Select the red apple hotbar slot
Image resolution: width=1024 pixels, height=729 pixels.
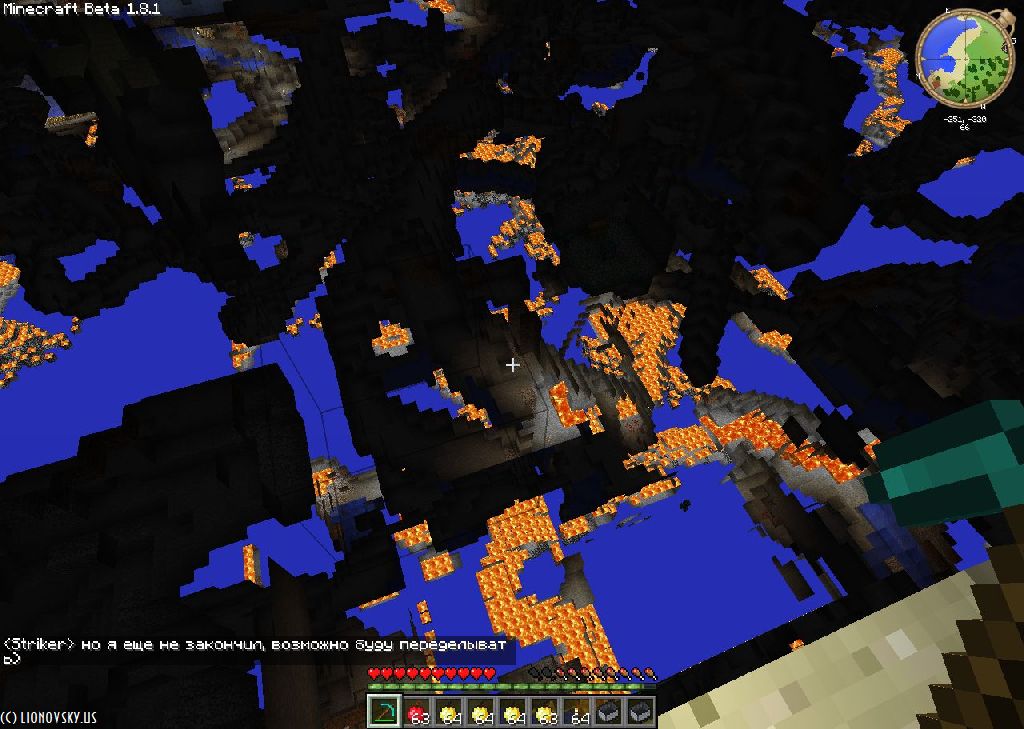(x=417, y=712)
